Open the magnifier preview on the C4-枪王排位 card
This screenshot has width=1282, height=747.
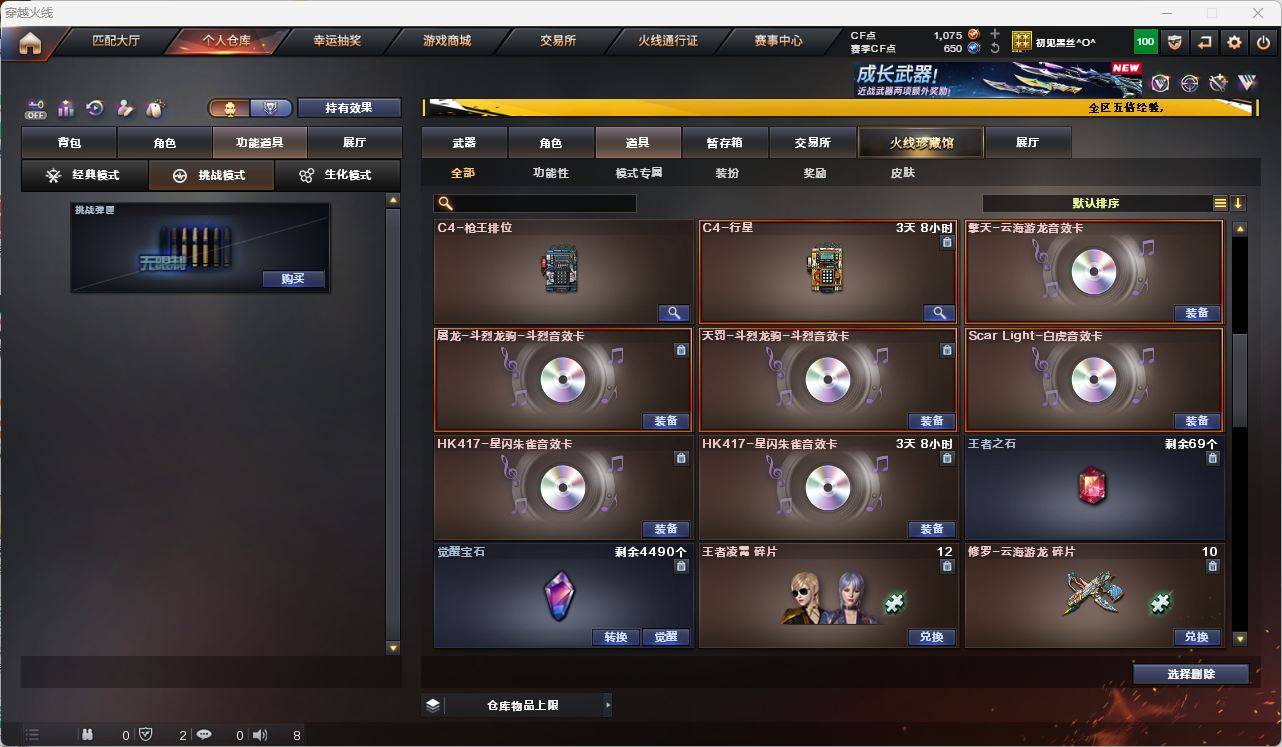[673, 313]
